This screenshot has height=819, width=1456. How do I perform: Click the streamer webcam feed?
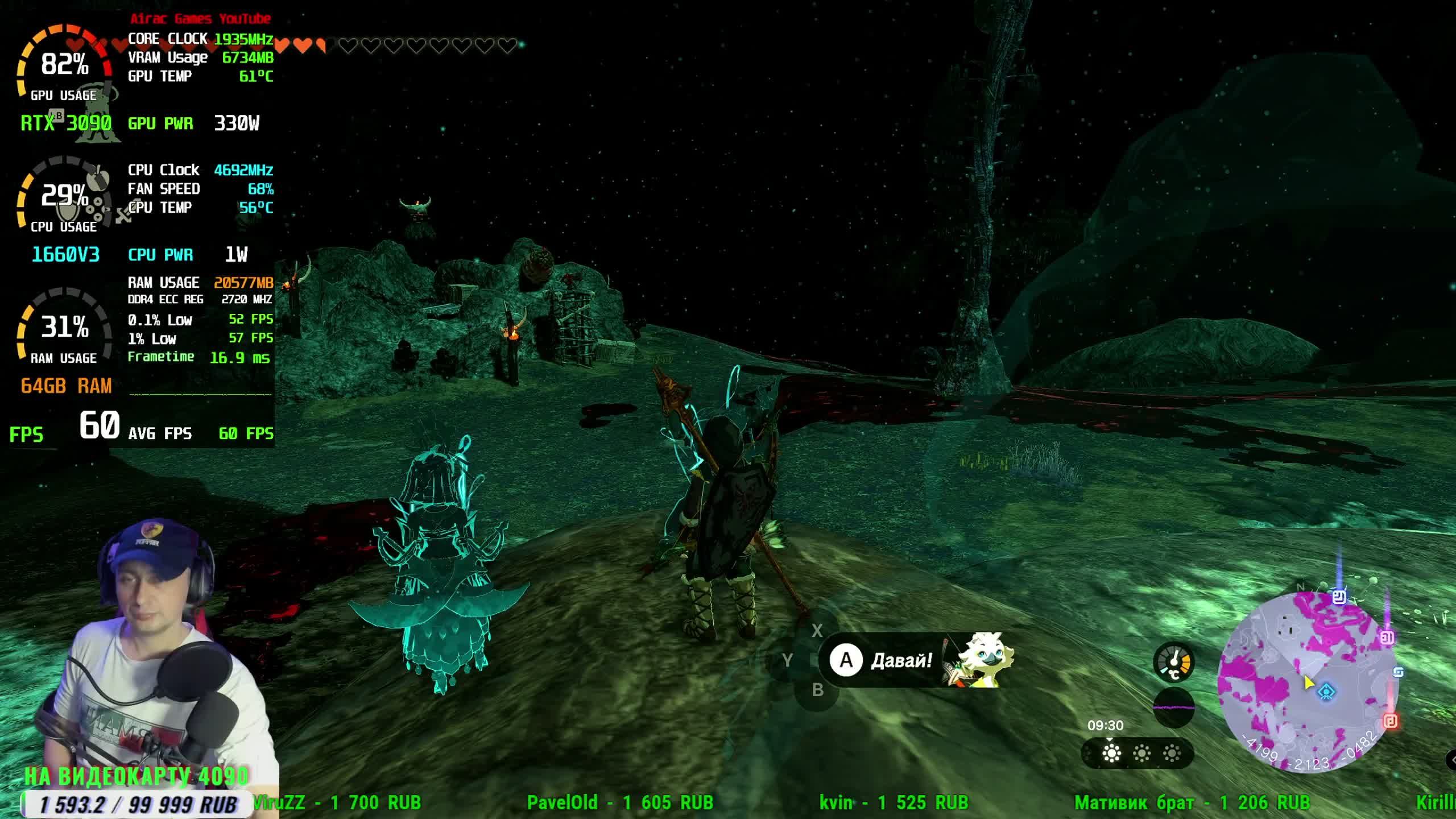pos(142,643)
